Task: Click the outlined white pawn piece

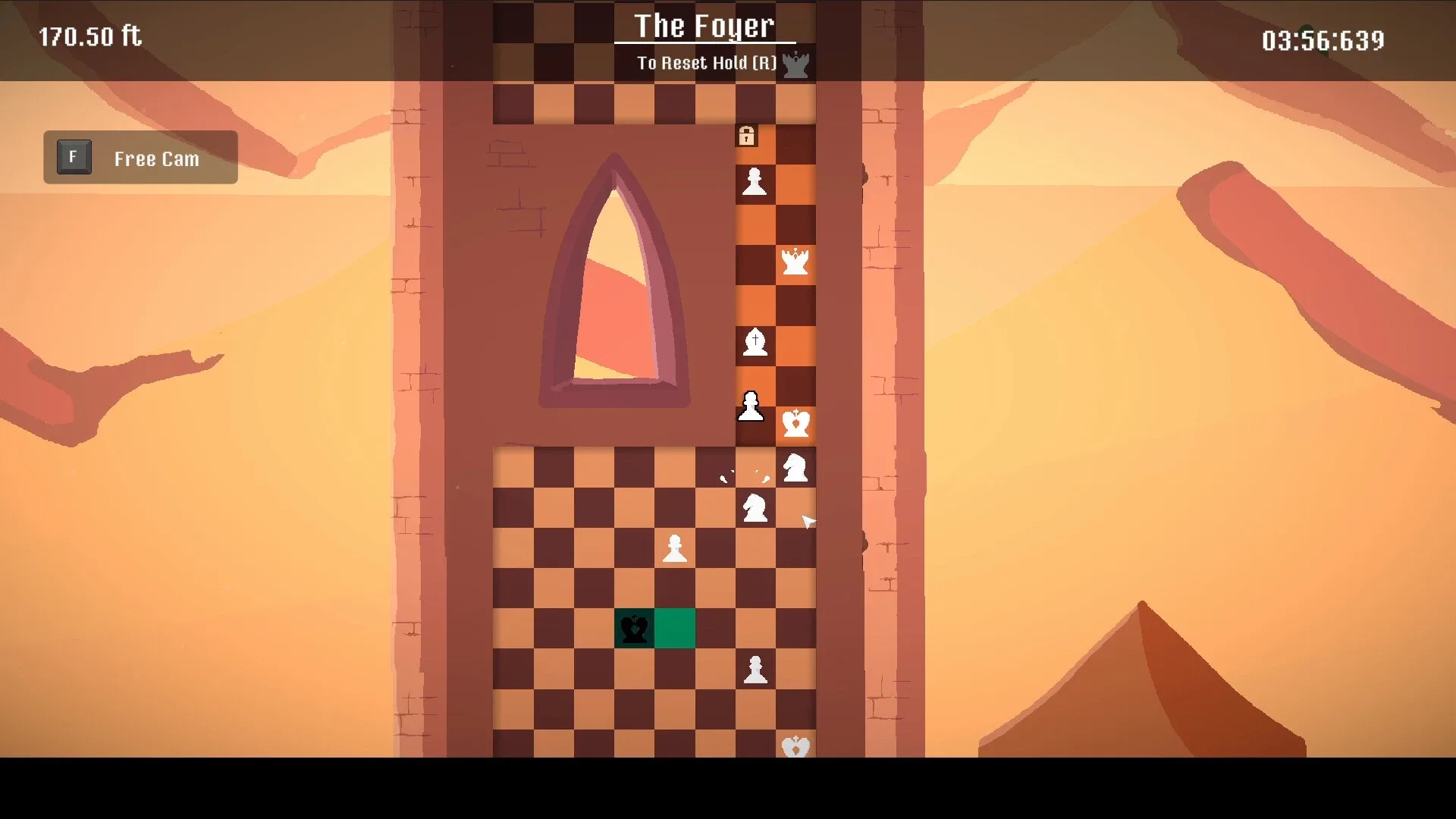Action: [x=752, y=406]
